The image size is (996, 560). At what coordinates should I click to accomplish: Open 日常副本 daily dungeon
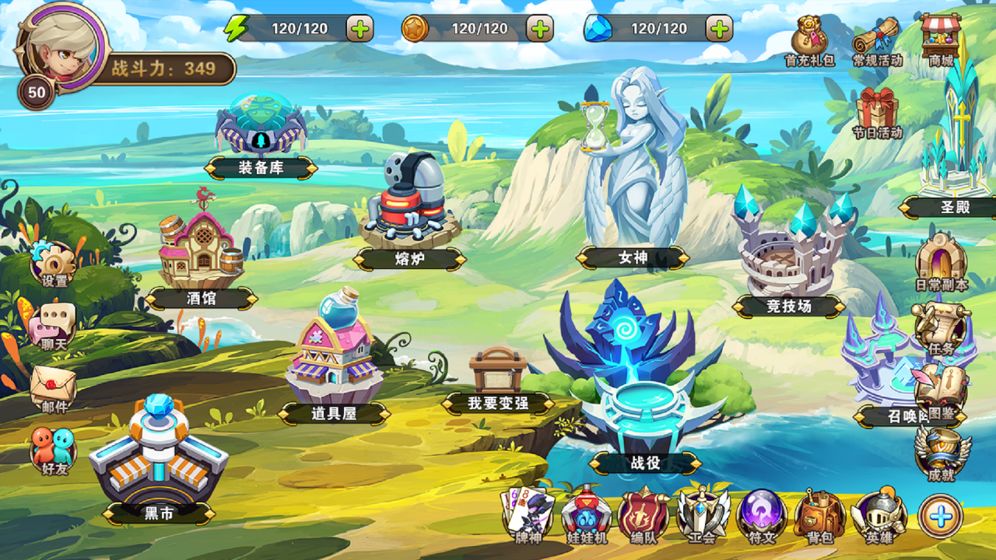(941, 262)
